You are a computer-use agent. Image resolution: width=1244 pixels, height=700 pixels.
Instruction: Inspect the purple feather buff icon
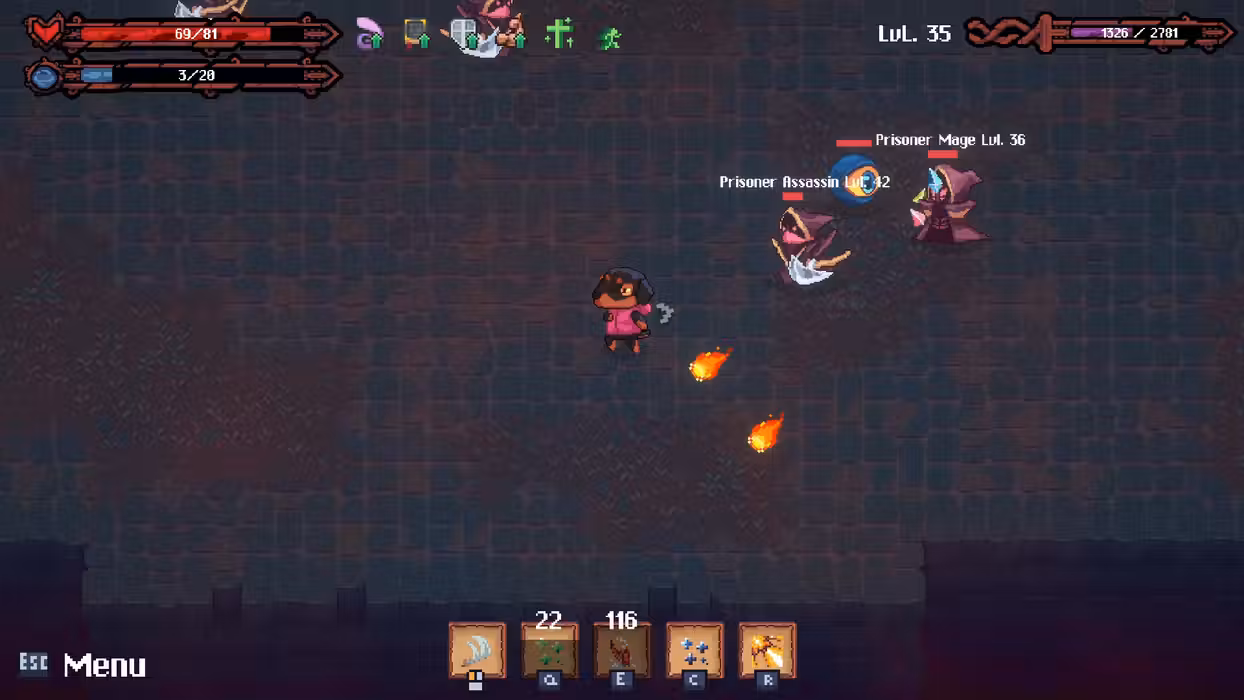tap(370, 35)
